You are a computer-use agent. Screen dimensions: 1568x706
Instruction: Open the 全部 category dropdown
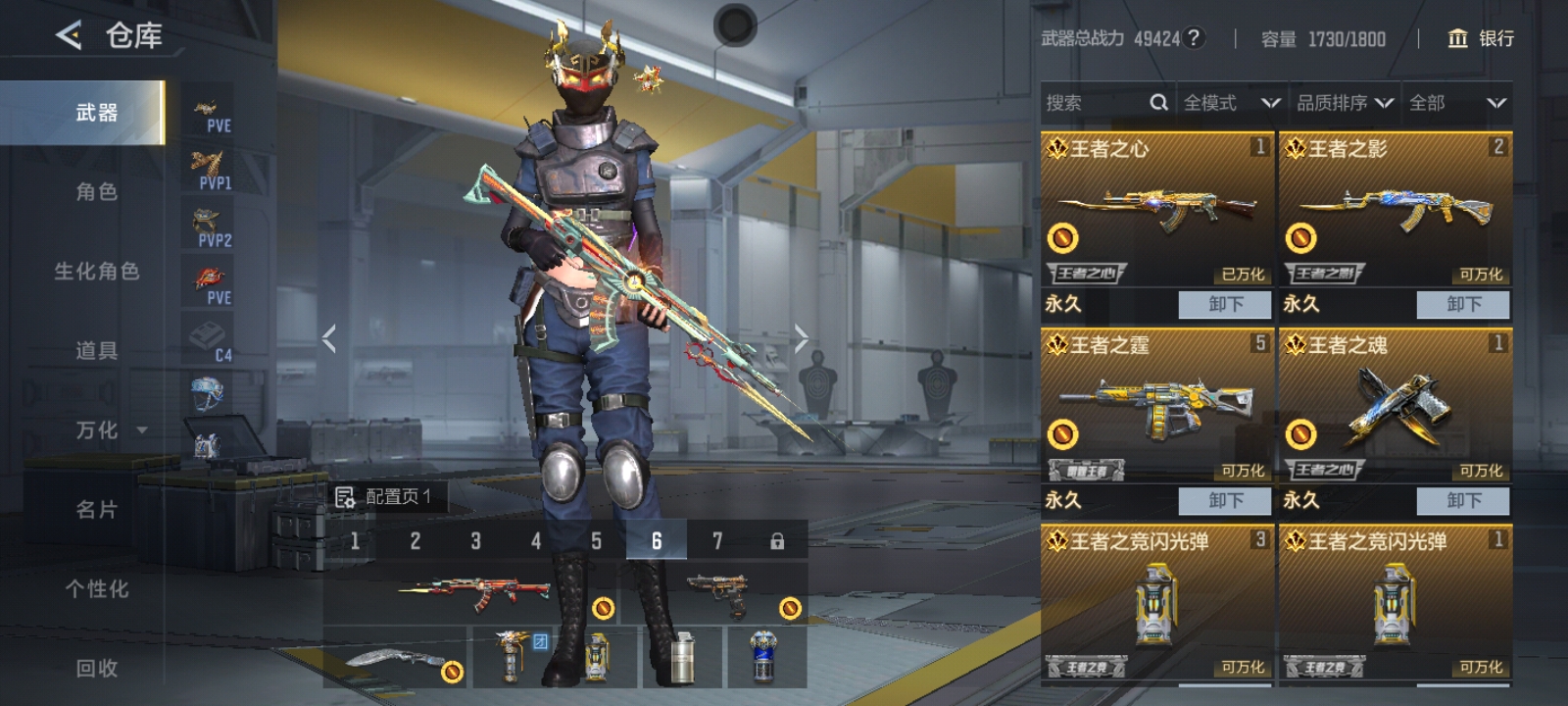(1457, 103)
